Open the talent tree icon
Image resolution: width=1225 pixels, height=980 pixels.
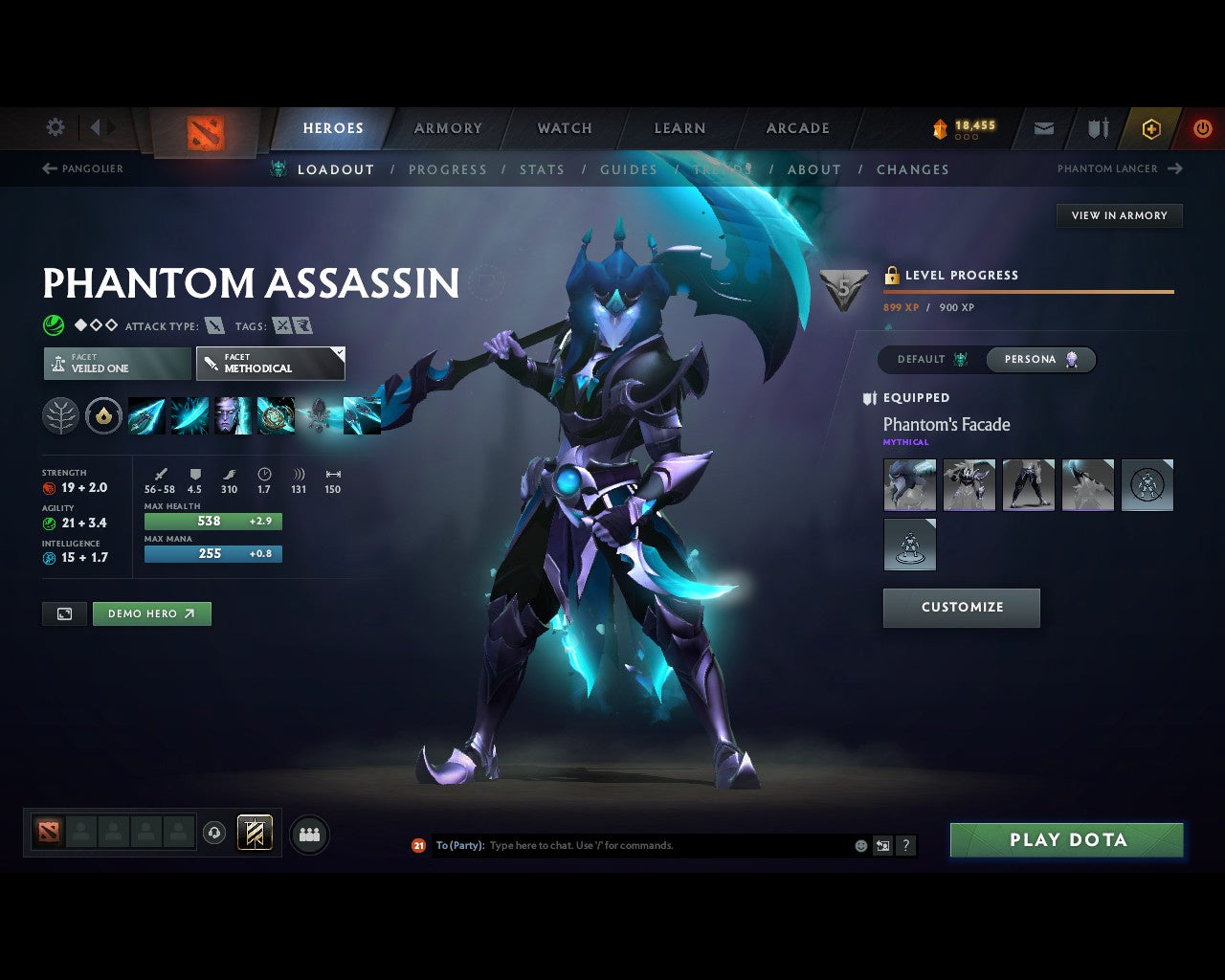60,415
